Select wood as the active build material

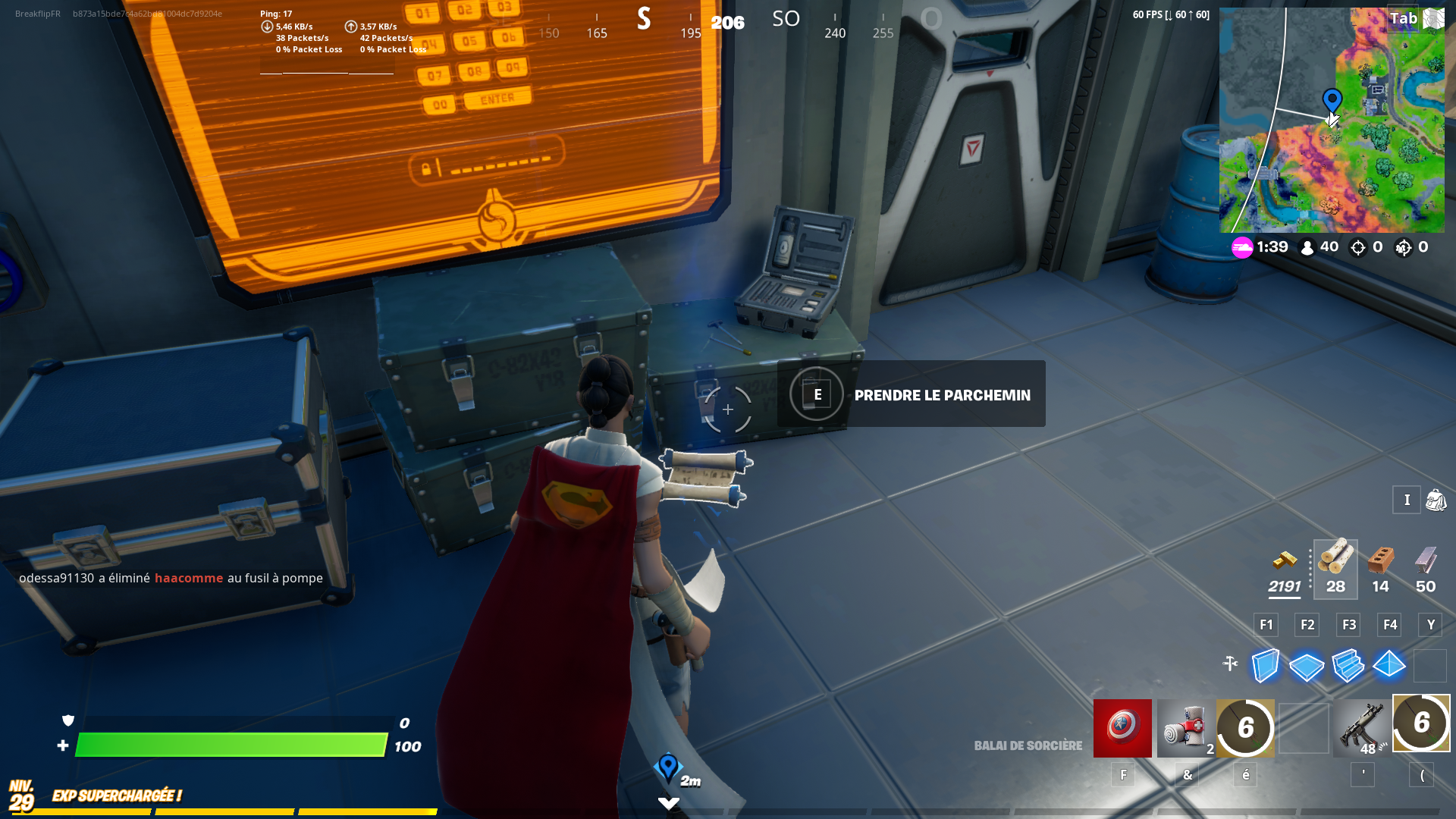coord(1335,563)
